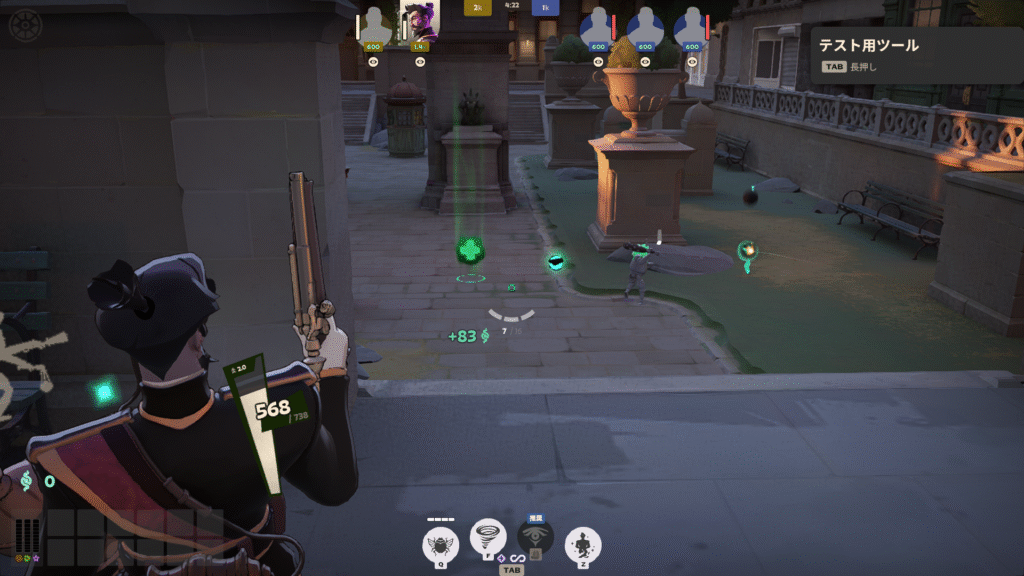The height and width of the screenshot is (576, 1024).
Task: Use the tornado ability
Action: tap(488, 538)
